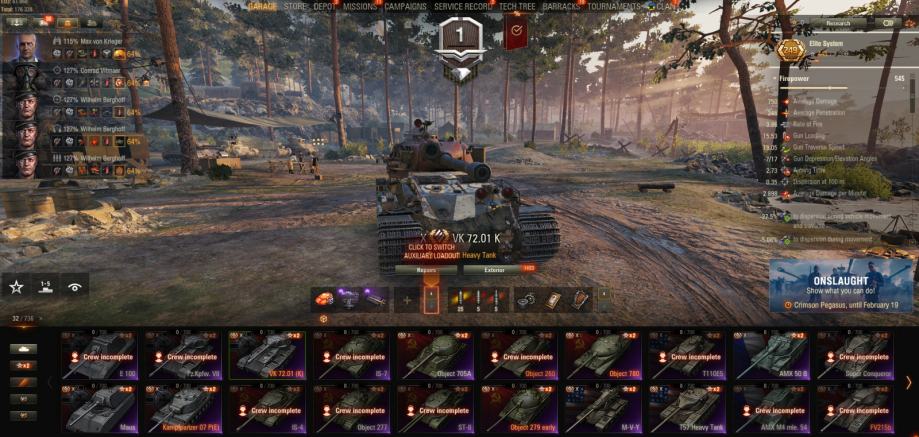Open the Onslaught event banner
Screen dimensions: 919x437
pos(843,285)
